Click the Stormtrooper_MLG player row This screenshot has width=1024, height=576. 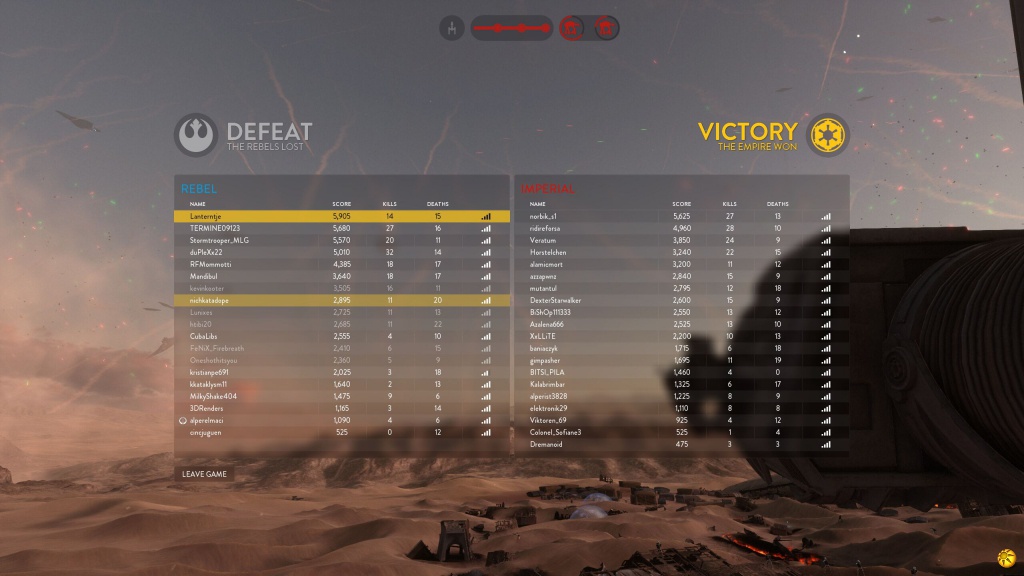click(x=341, y=240)
